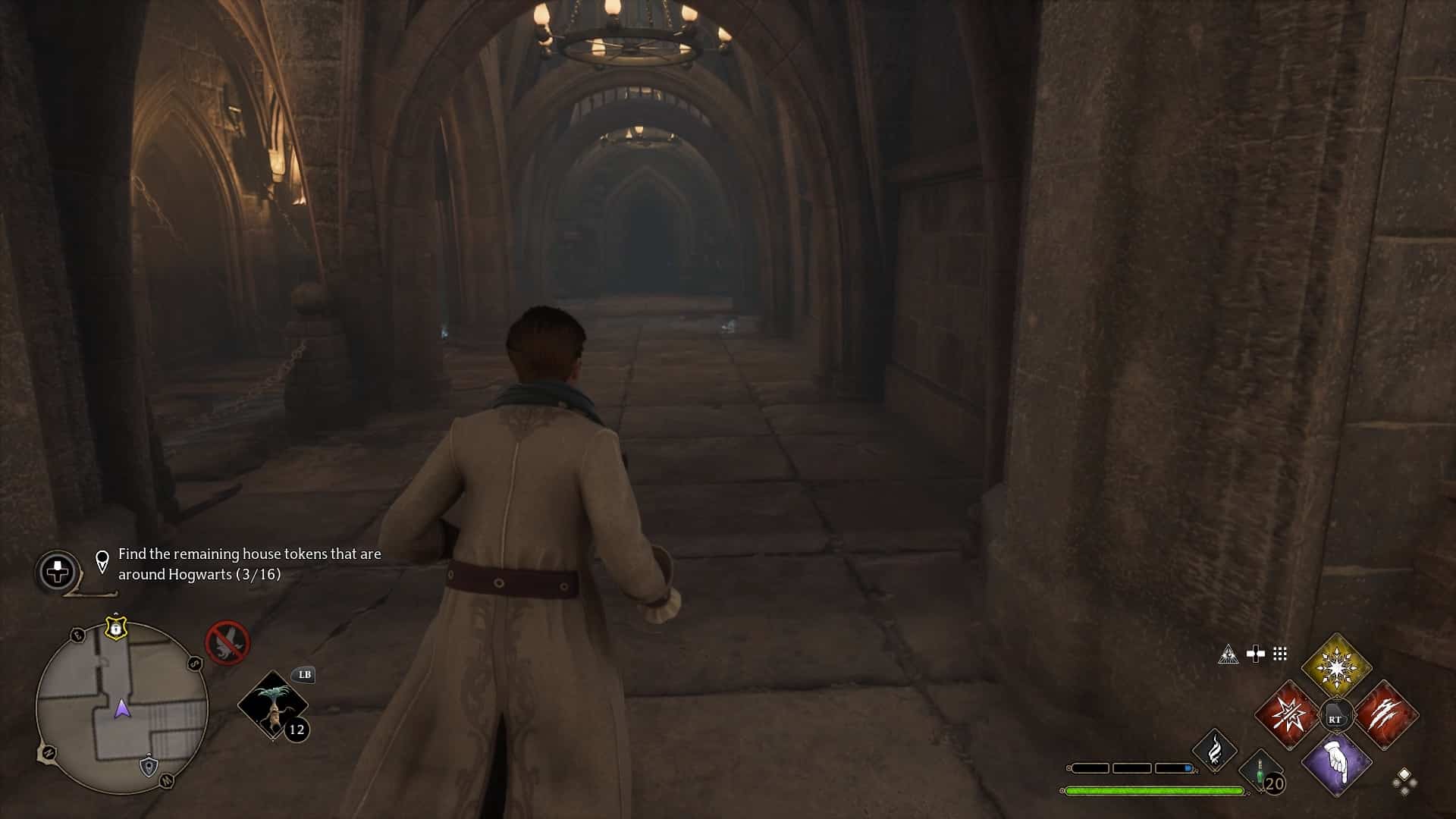Image resolution: width=1456 pixels, height=819 pixels.
Task: Open the nine-dot grid icon
Action: click(1280, 654)
